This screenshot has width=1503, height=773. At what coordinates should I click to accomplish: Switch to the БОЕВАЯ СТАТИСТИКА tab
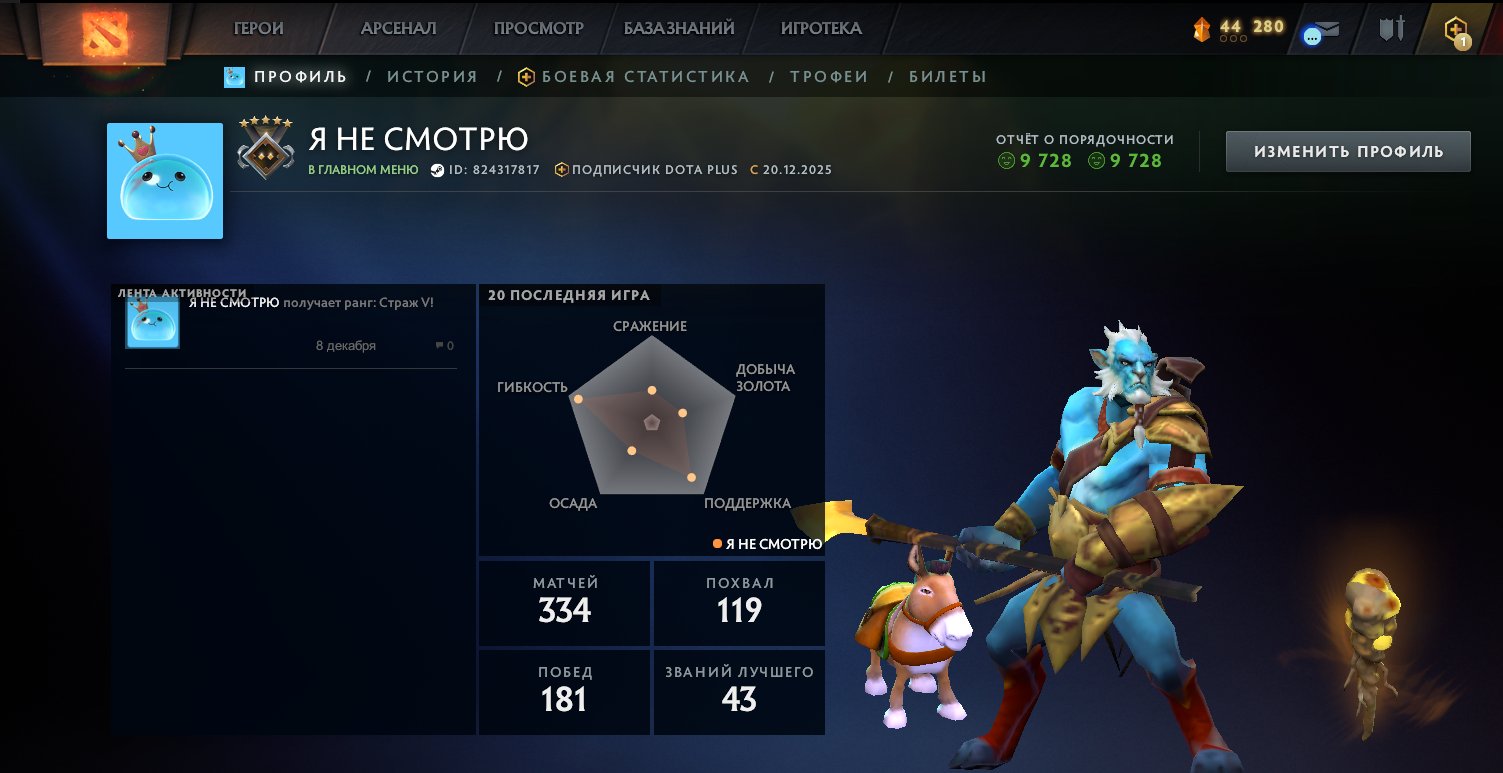(644, 75)
